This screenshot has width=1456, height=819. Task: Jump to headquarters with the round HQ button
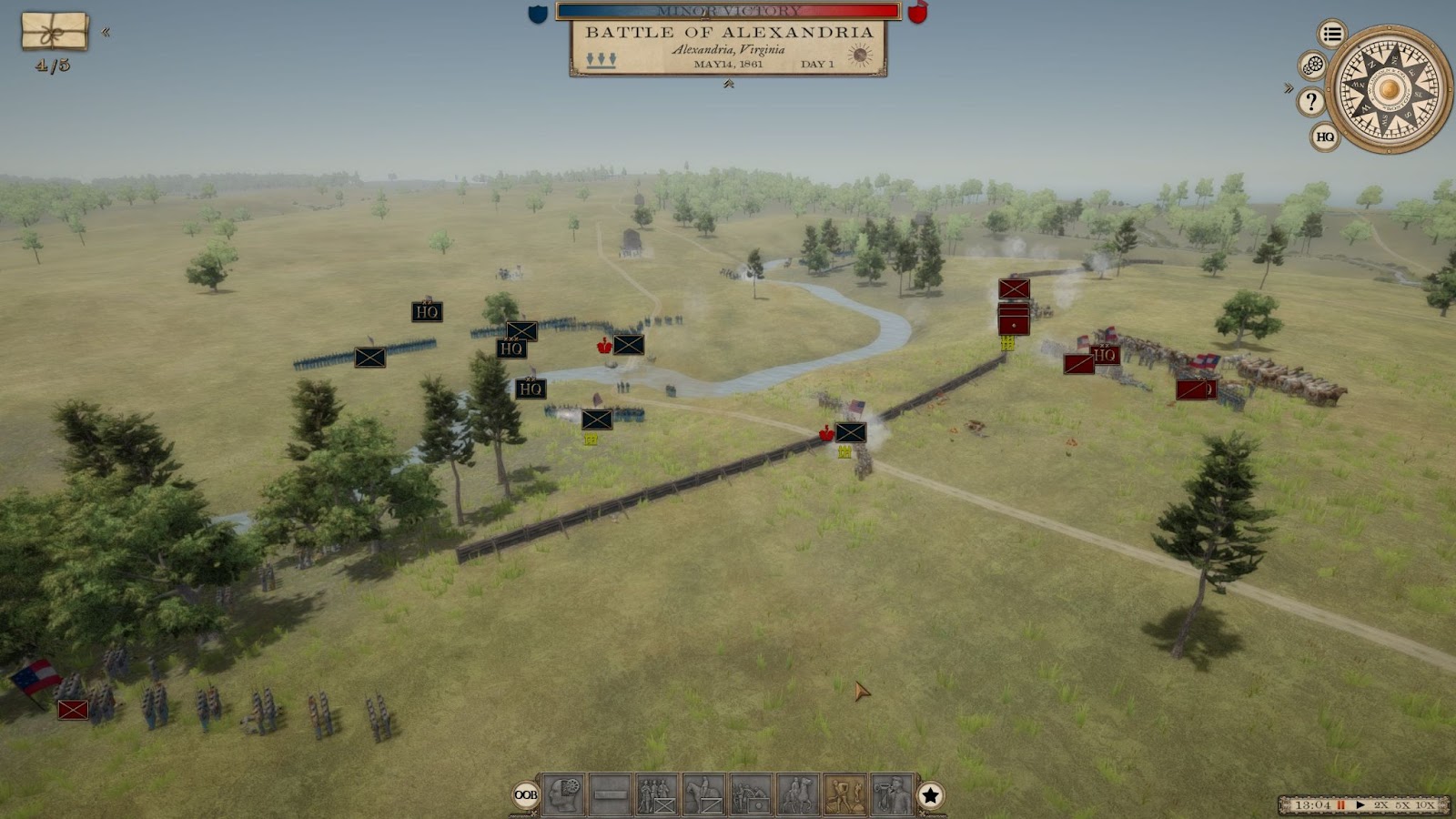coord(1325,137)
